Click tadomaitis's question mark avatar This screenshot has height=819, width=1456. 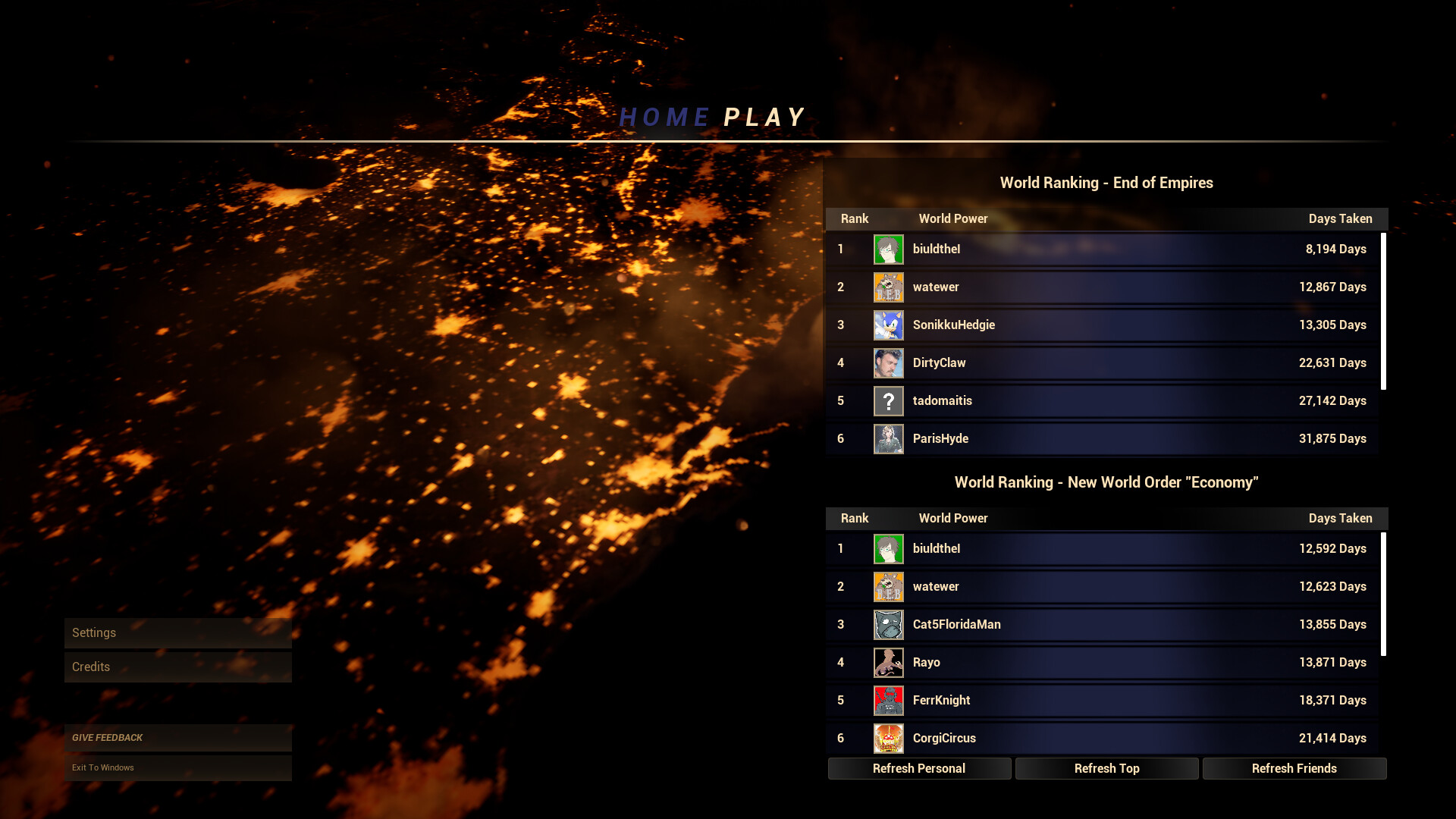(x=888, y=400)
